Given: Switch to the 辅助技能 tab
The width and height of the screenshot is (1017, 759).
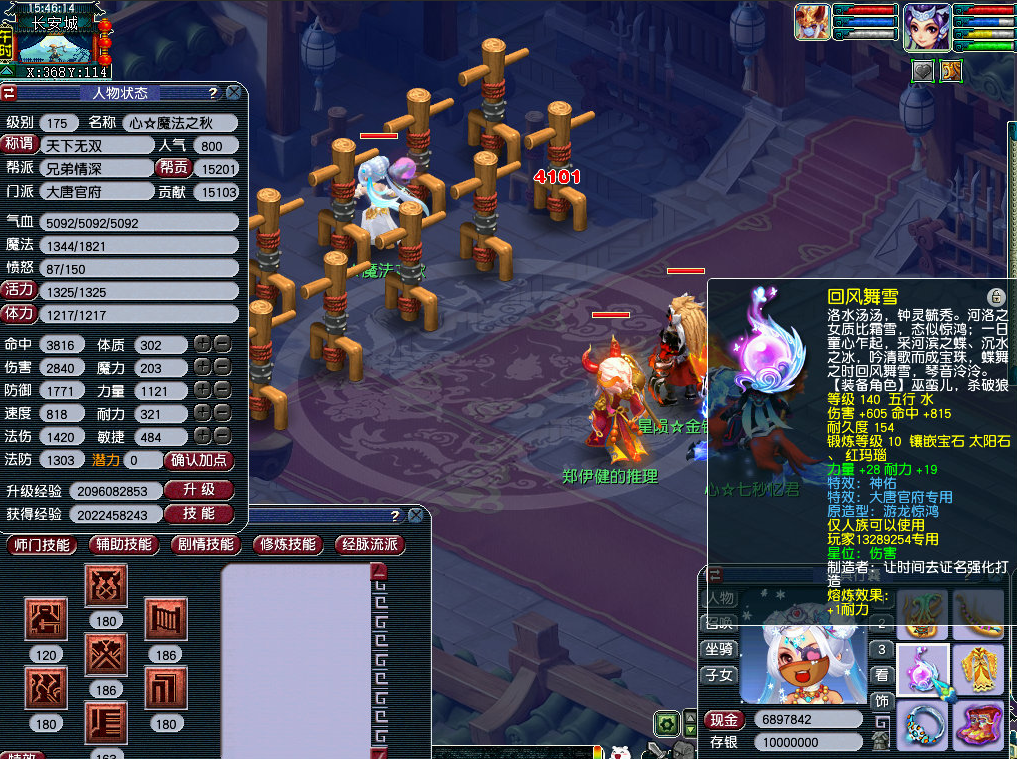Looking at the screenshot, I should (124, 545).
